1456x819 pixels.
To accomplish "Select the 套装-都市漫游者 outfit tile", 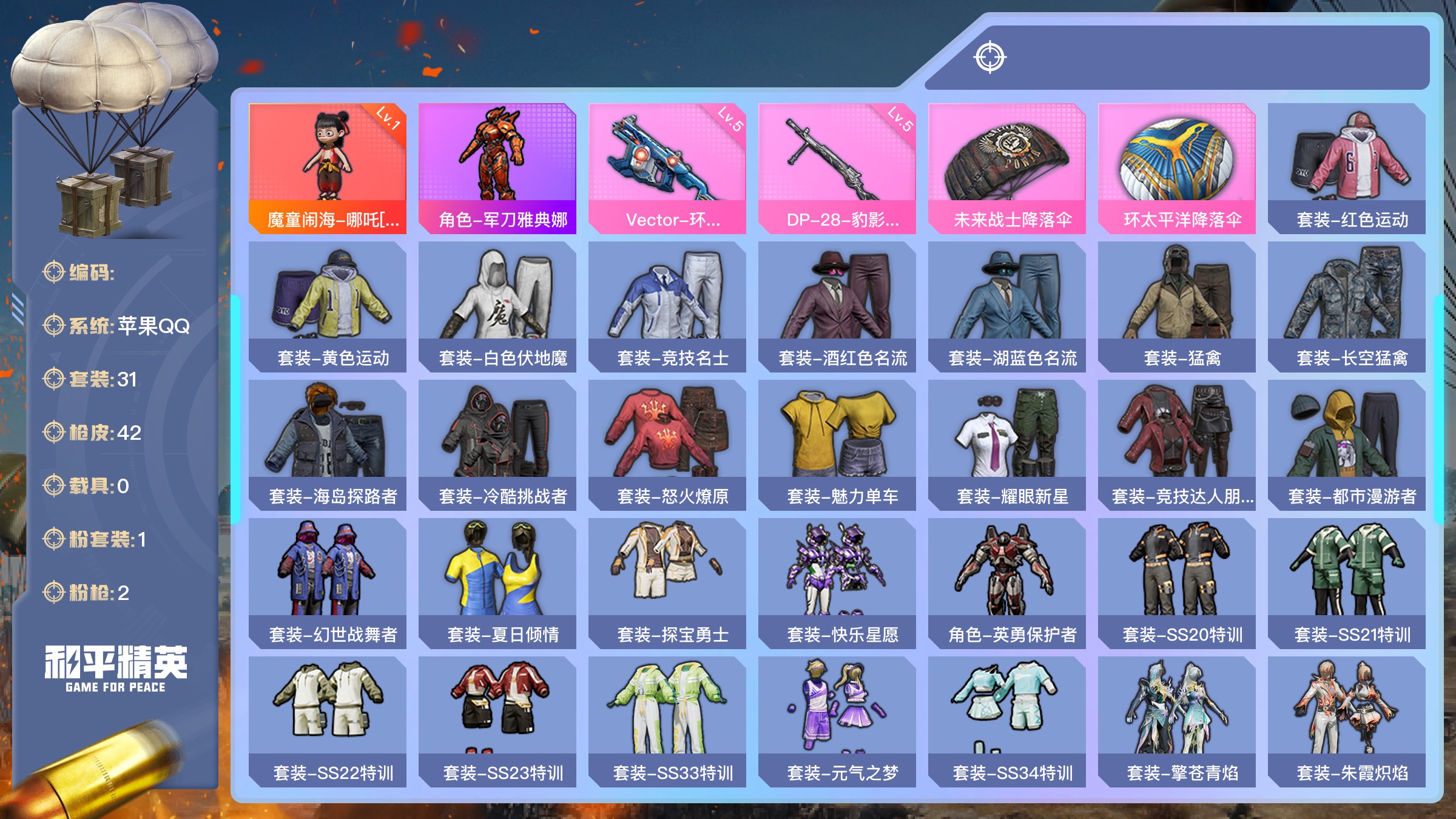I will pos(1347,445).
